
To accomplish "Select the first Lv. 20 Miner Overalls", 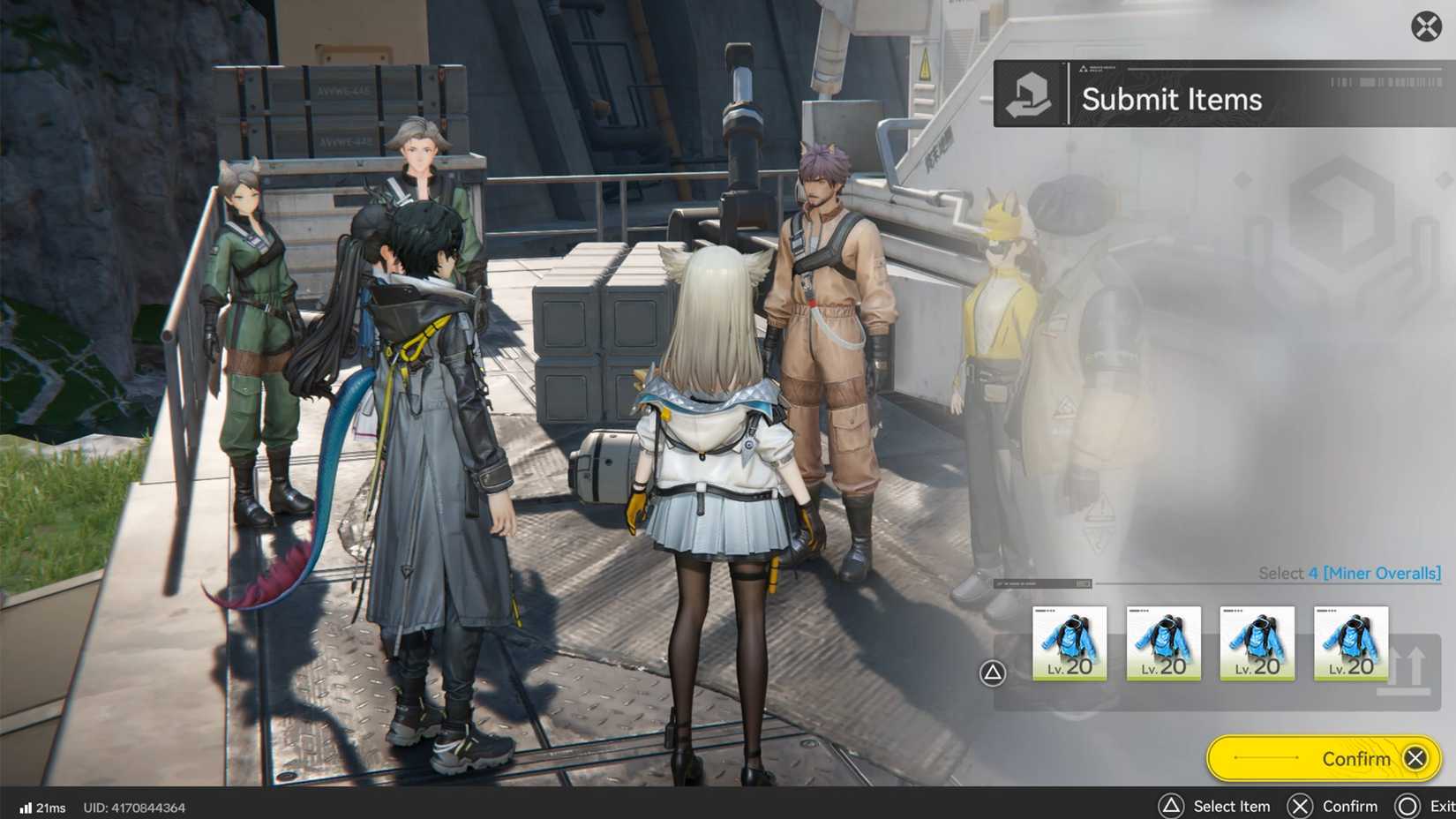I will coord(1070,642).
